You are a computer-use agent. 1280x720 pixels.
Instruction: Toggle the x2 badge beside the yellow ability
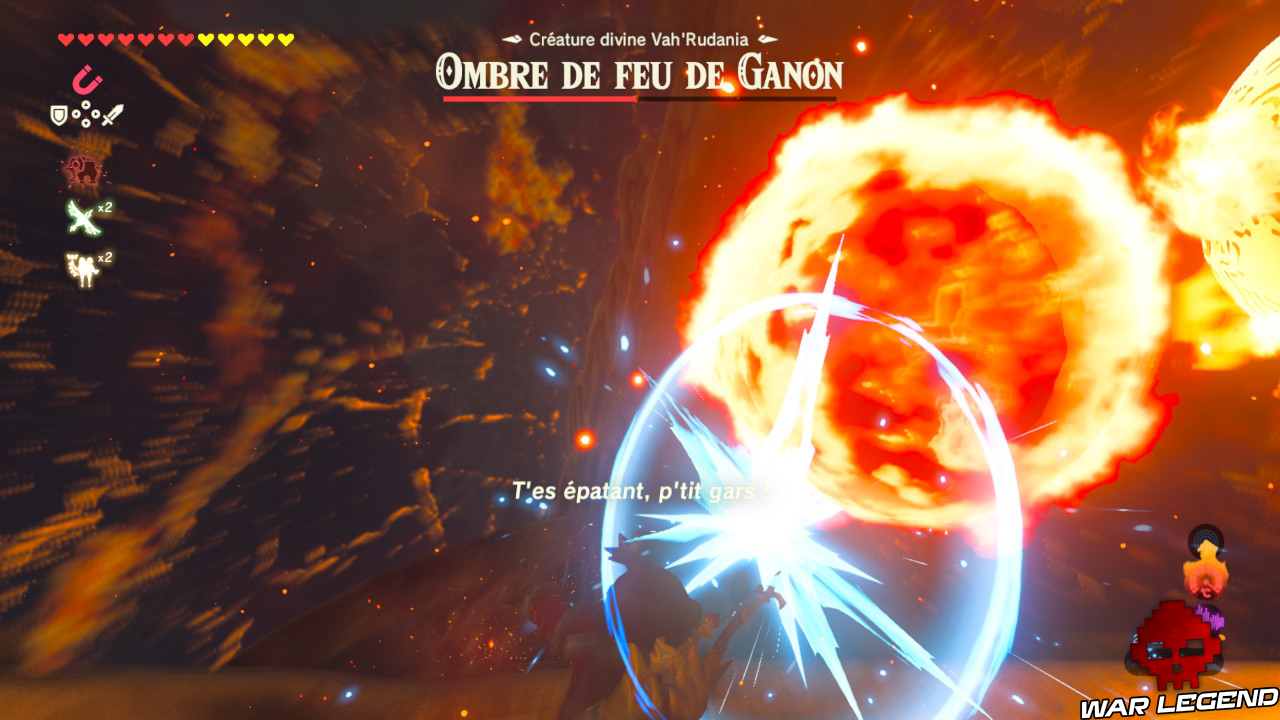coord(104,258)
